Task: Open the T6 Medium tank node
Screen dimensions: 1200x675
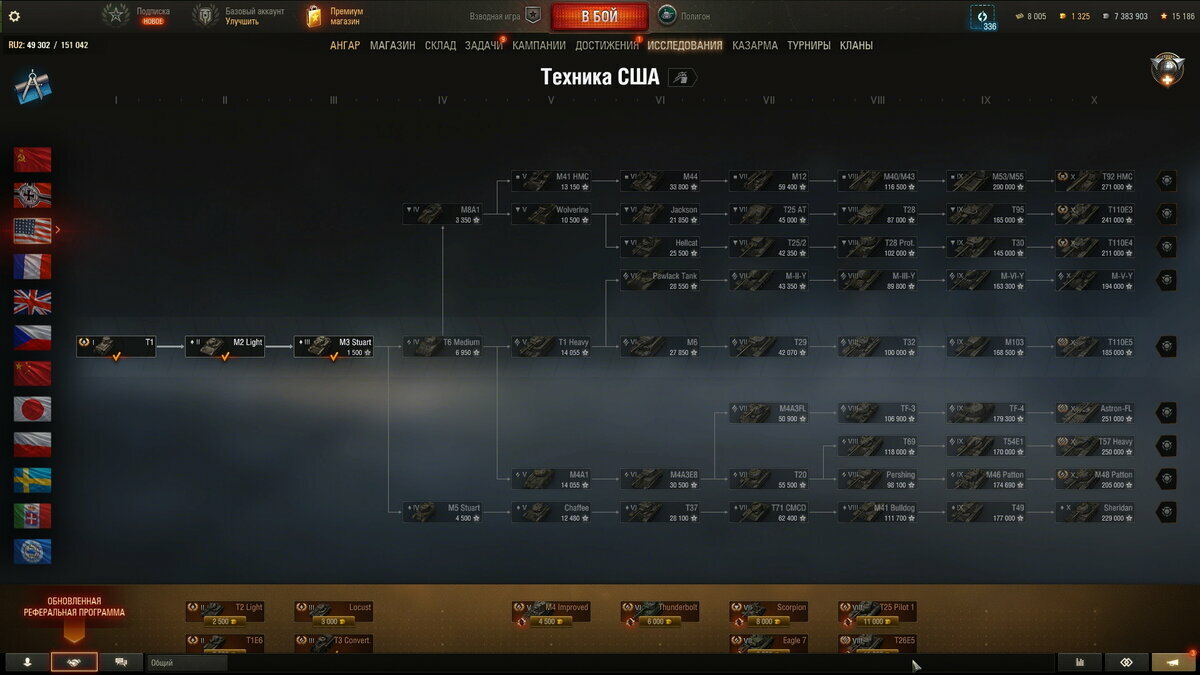Action: 443,346
